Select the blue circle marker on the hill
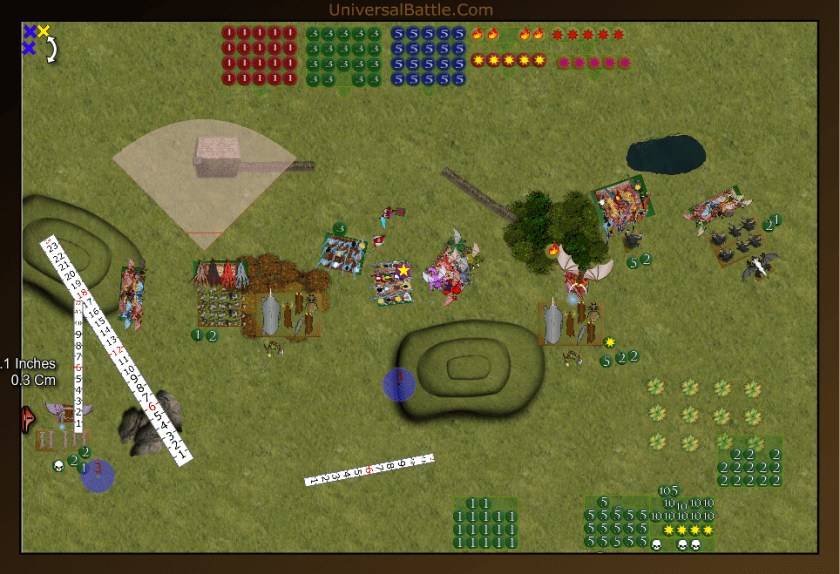Image resolution: width=840 pixels, height=574 pixels. (x=399, y=384)
